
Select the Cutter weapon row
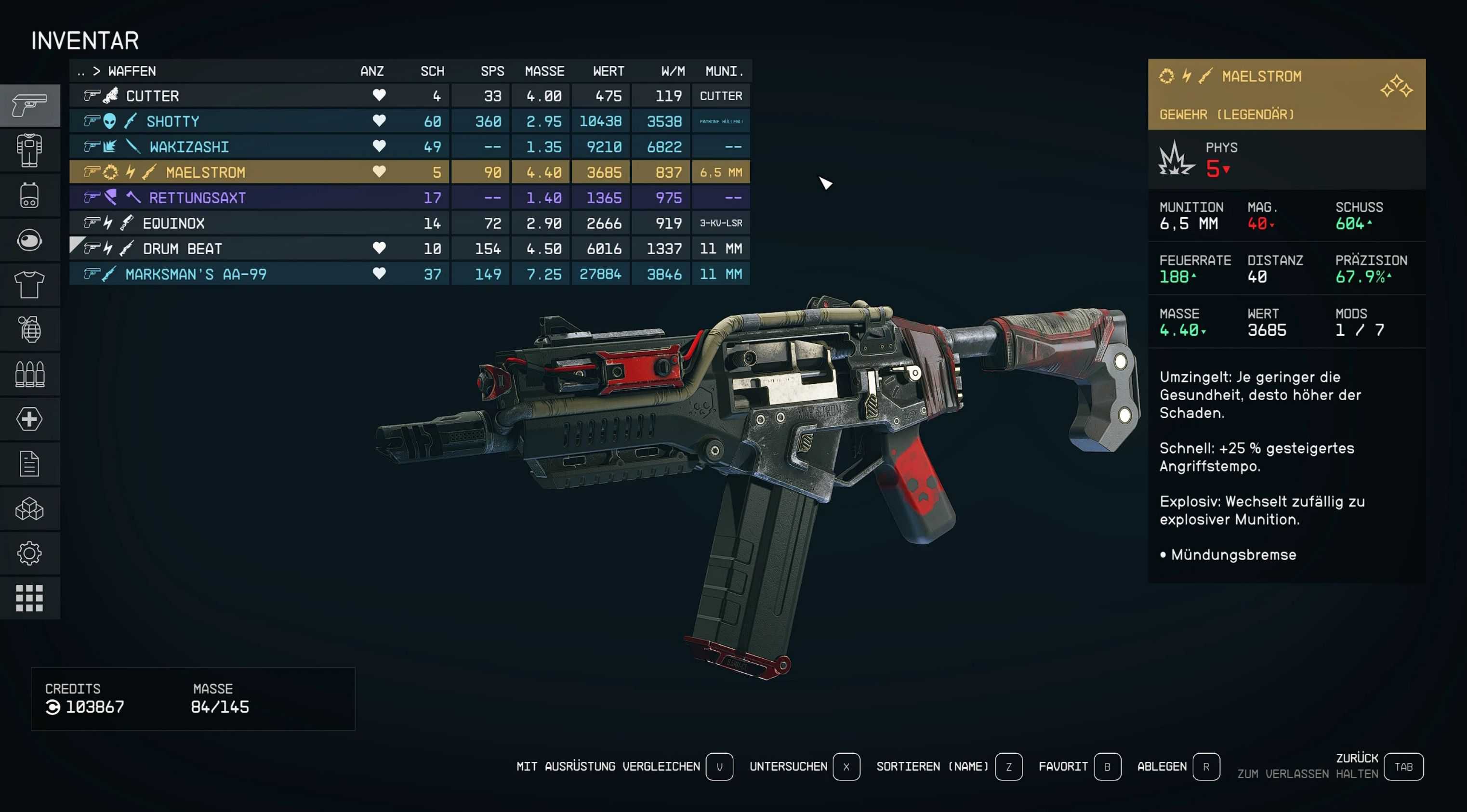point(153,96)
